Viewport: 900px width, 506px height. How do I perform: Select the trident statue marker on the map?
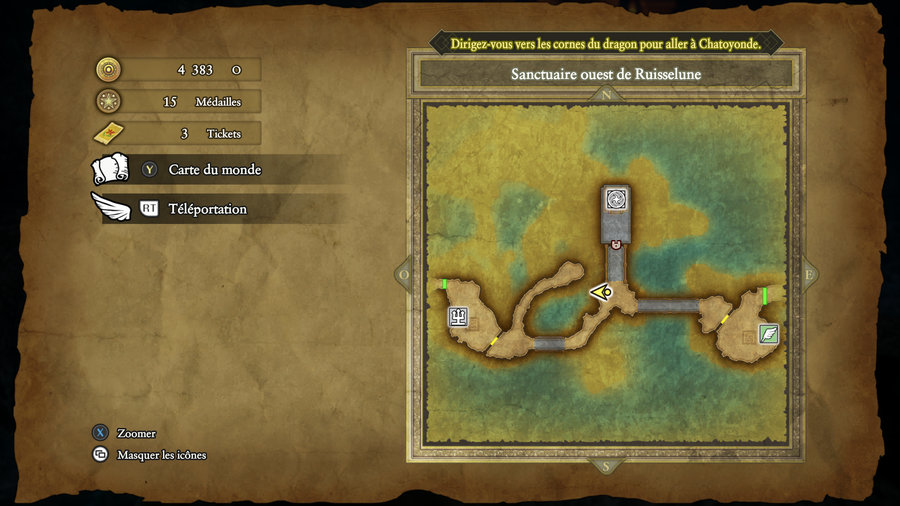459,318
